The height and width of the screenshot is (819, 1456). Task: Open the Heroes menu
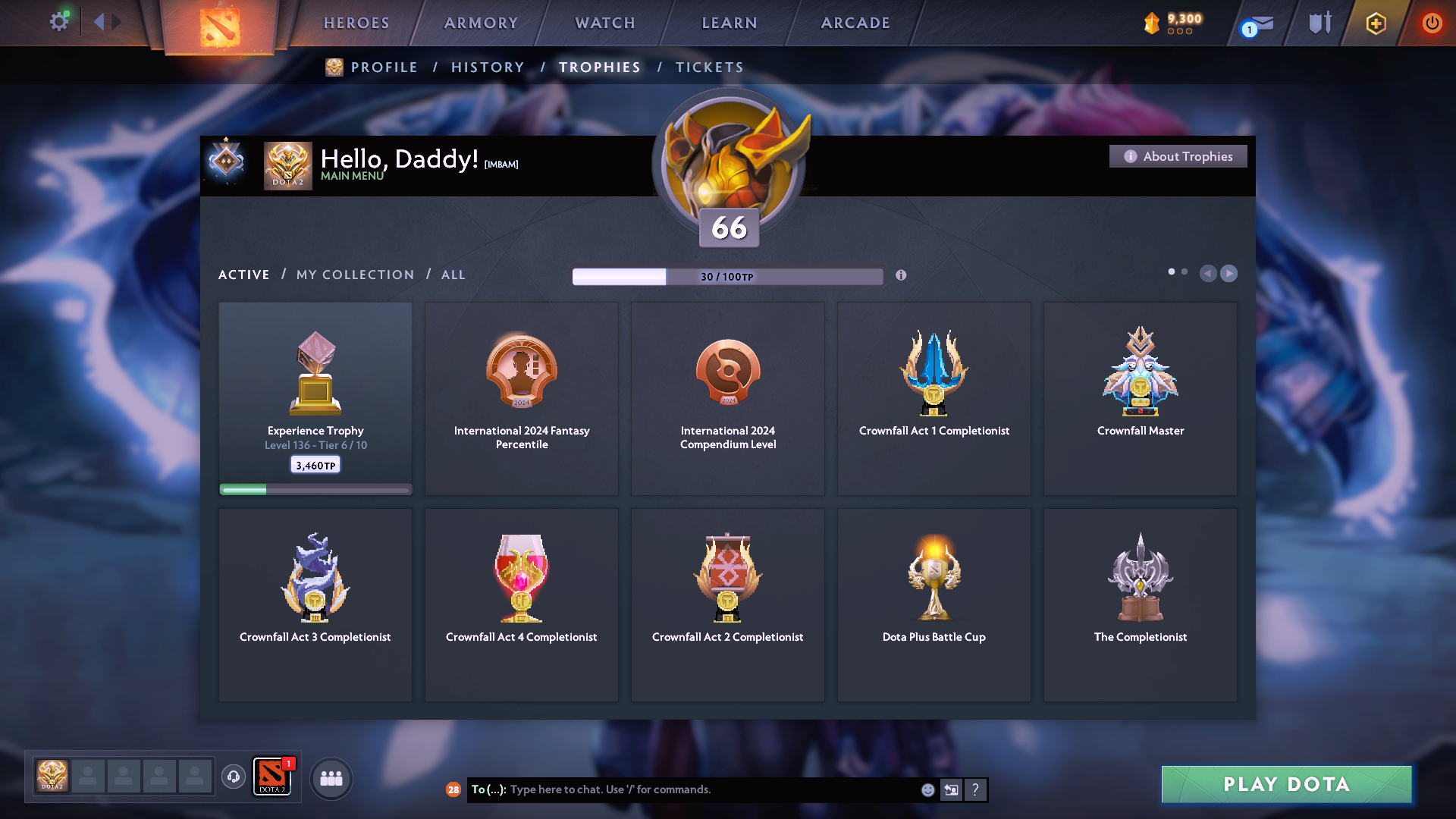point(356,23)
